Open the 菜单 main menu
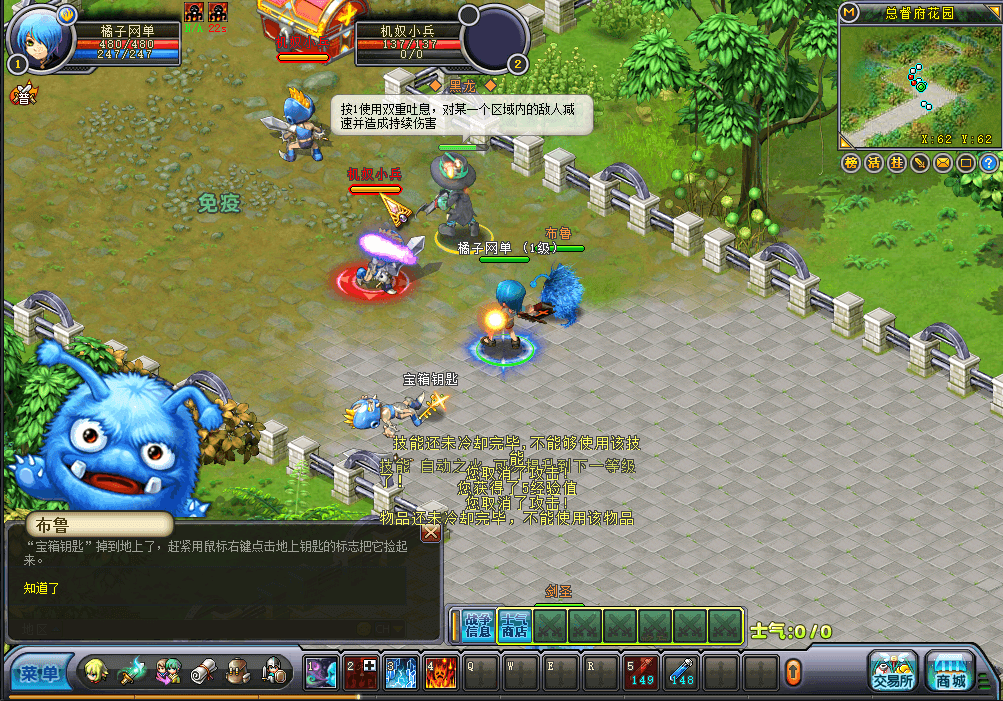 40,673
